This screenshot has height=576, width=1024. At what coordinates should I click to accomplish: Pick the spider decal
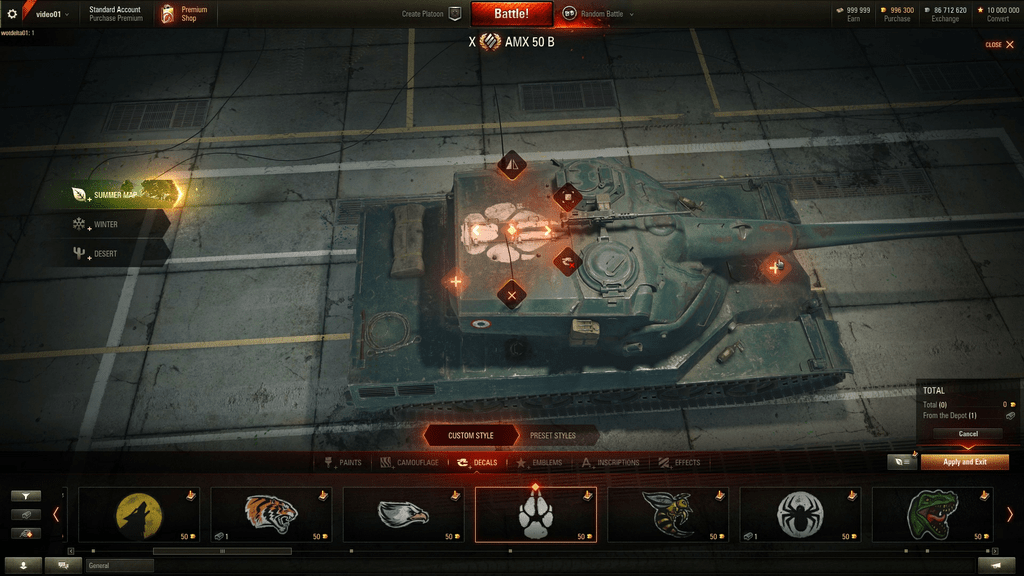[800, 514]
